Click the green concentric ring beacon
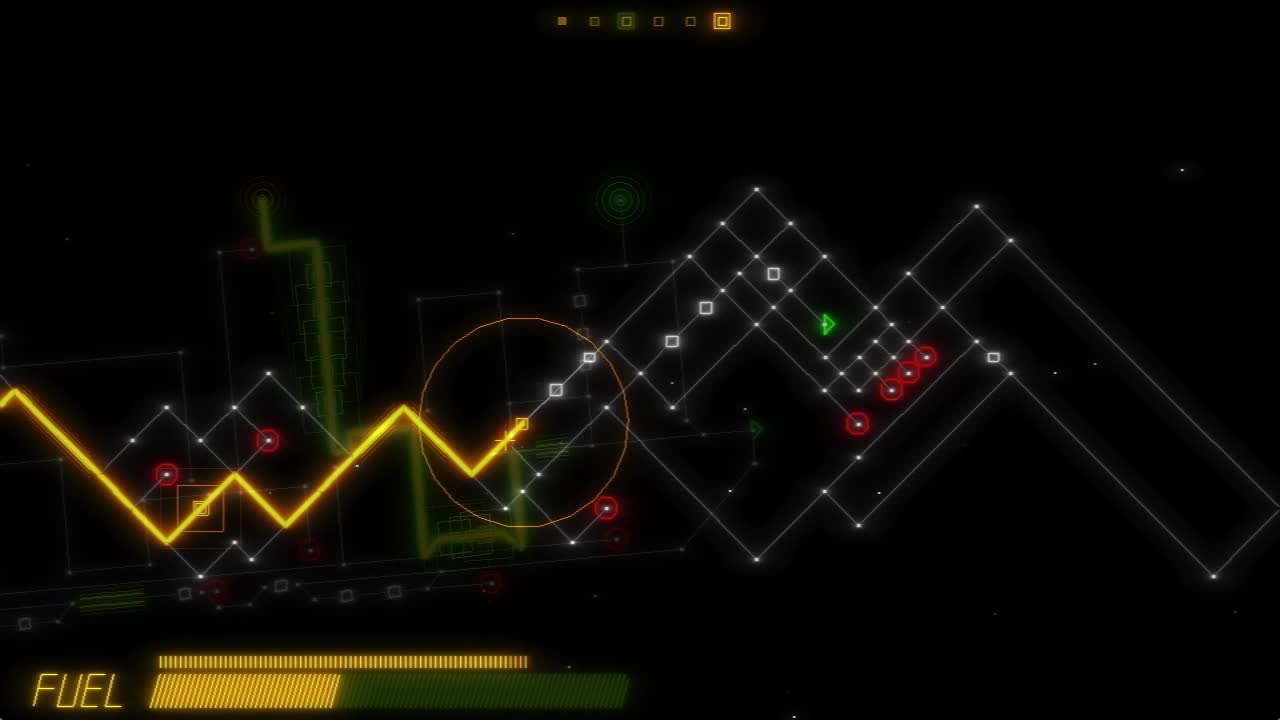This screenshot has height=720, width=1280. [621, 199]
